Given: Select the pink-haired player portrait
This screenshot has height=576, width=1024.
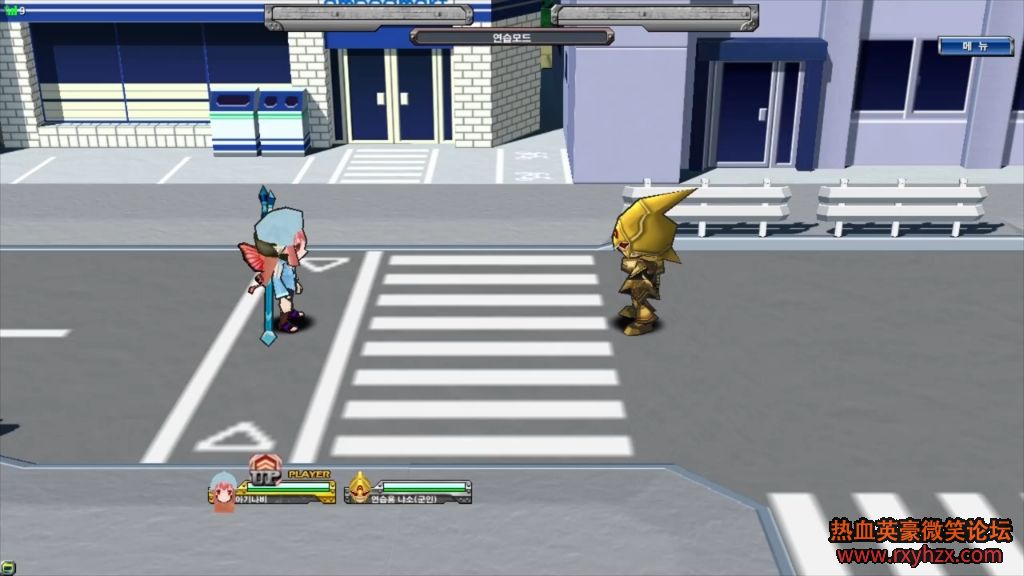Looking at the screenshot, I should click(222, 493).
